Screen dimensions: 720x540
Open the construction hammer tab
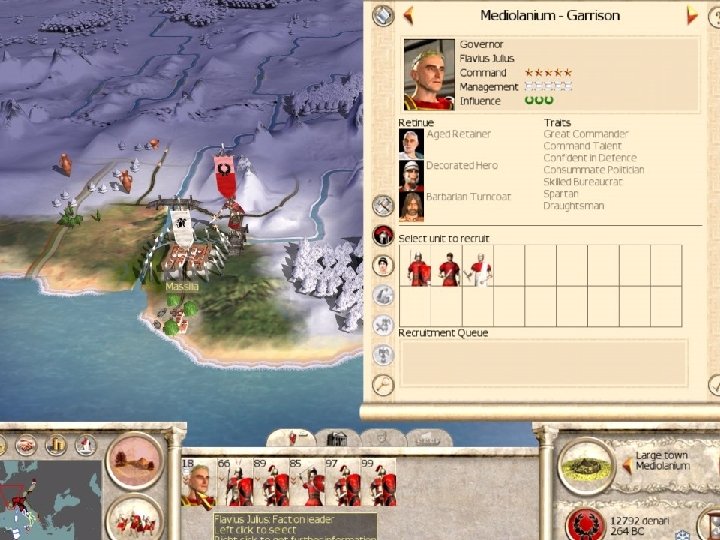pyautogui.click(x=383, y=205)
